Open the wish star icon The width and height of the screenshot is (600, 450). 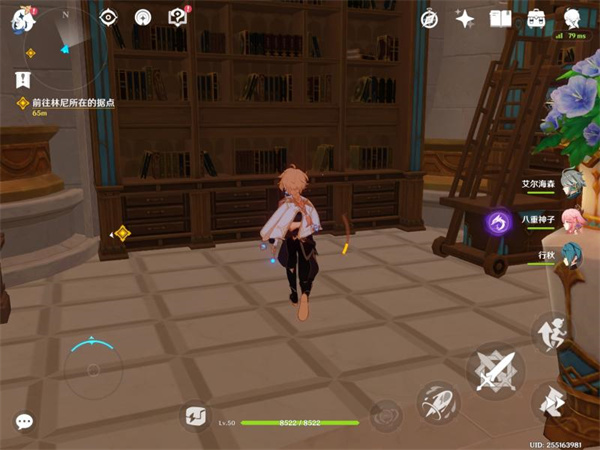coord(465,18)
